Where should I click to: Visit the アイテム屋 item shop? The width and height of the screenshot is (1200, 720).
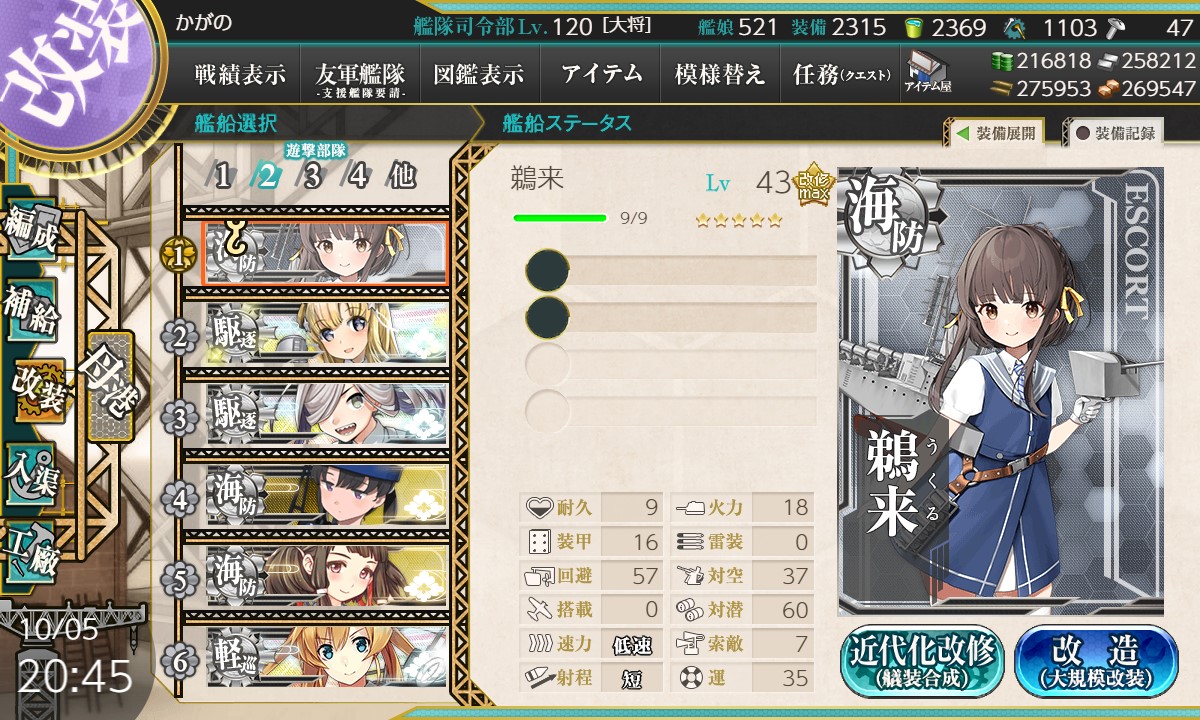pos(929,72)
